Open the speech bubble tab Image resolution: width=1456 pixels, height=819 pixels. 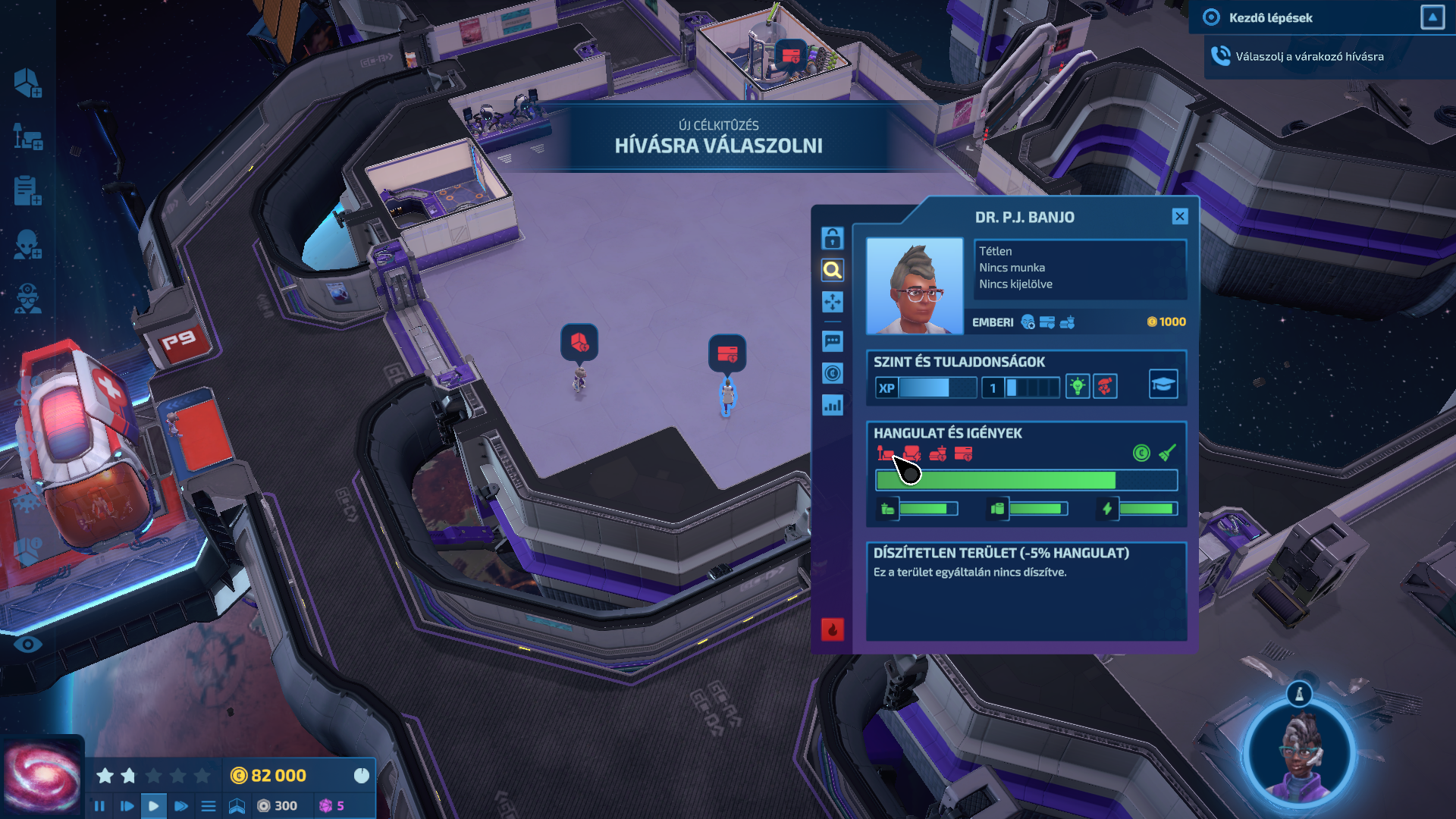pos(832,341)
